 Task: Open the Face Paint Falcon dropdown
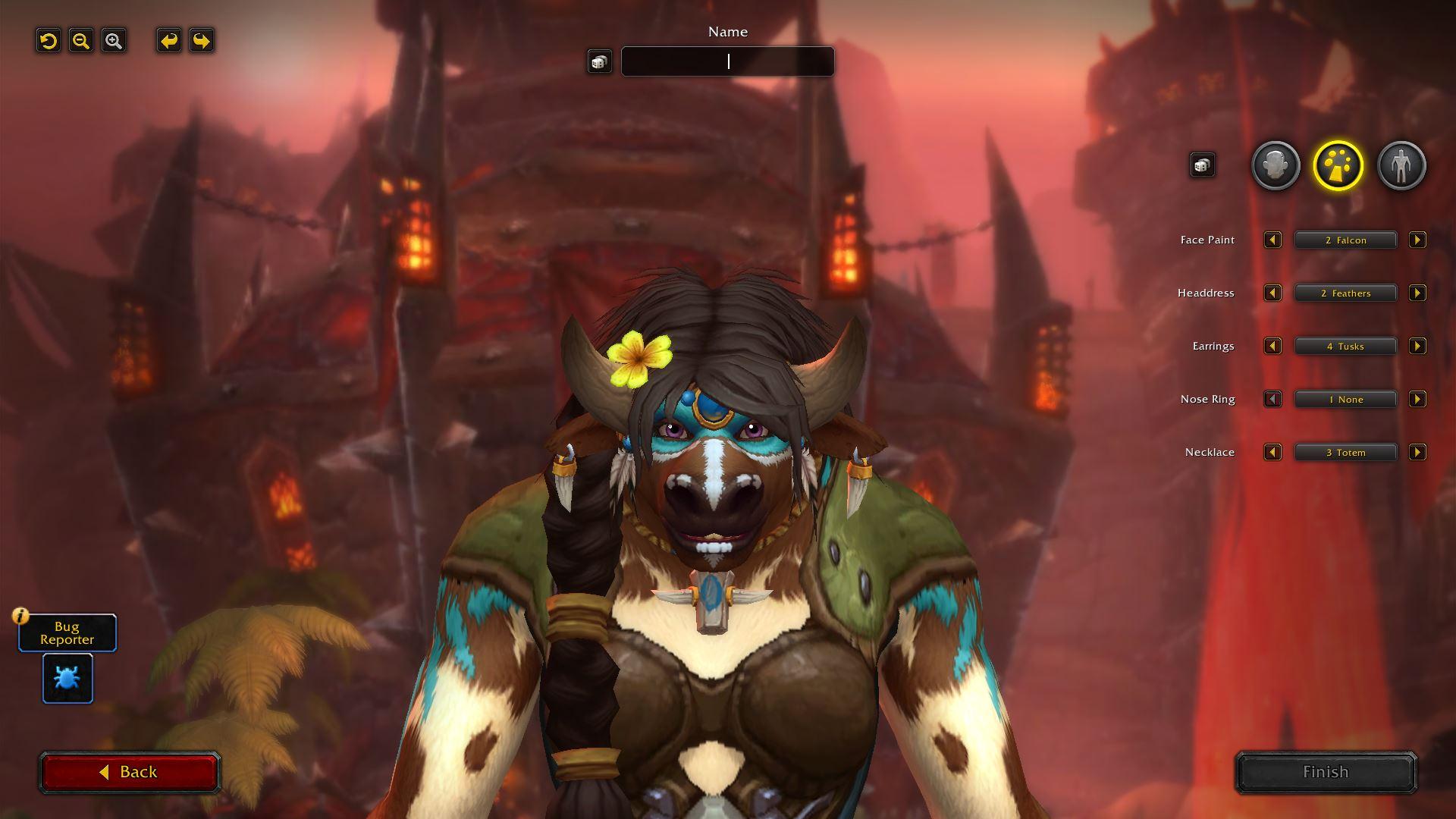tap(1345, 240)
